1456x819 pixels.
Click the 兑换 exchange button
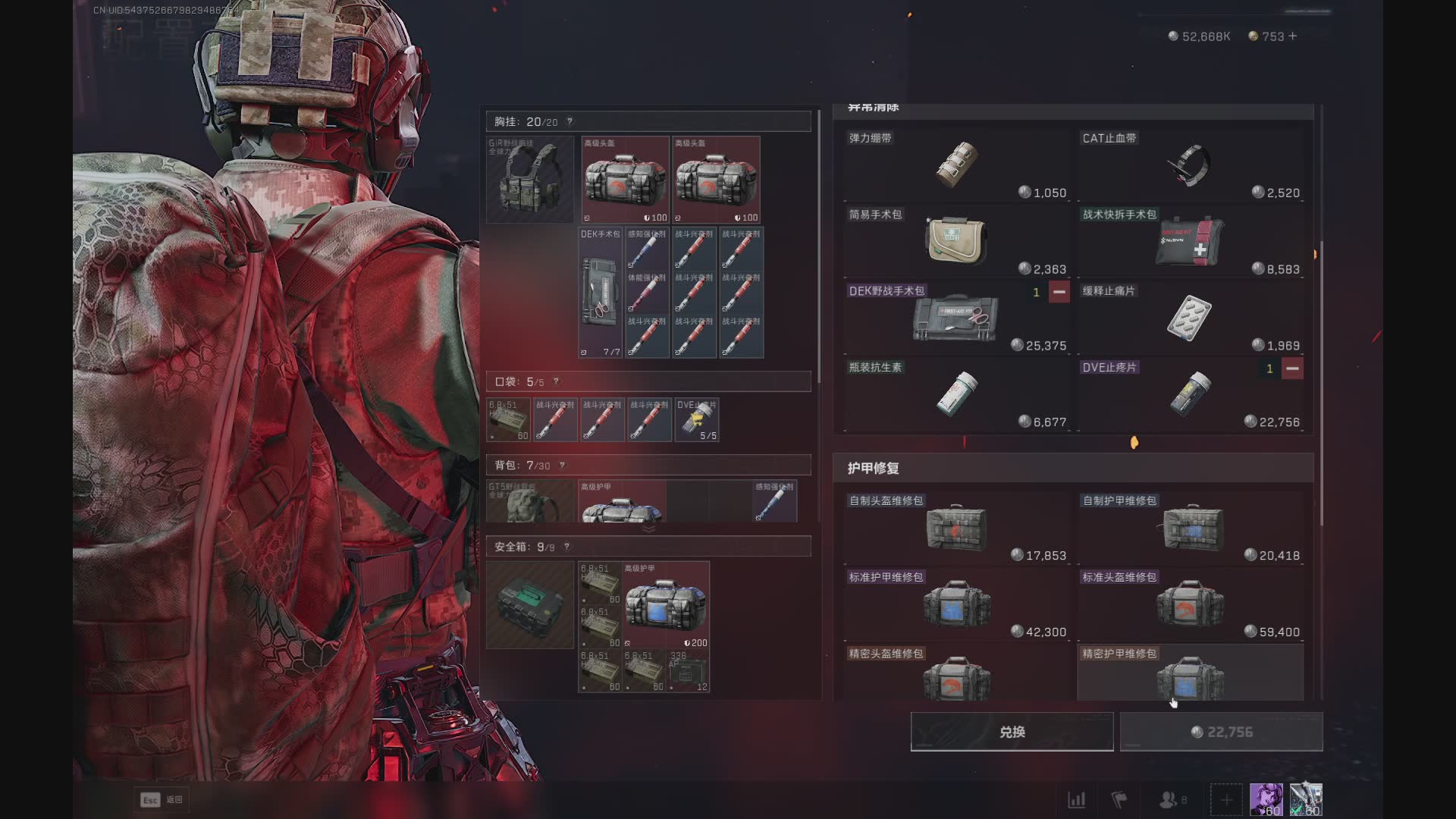point(1012,732)
